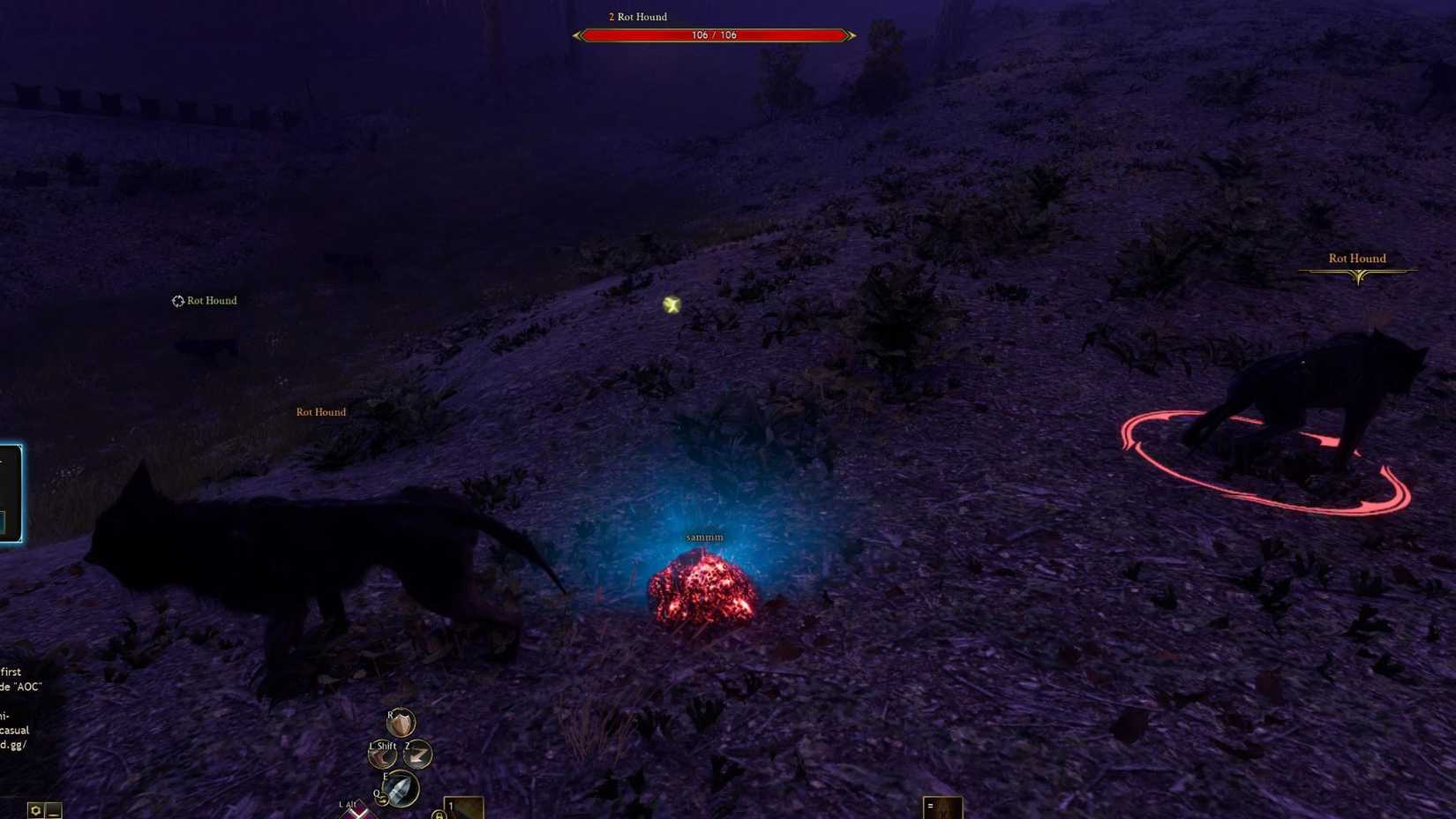The height and width of the screenshot is (819, 1456).
Task: Open the chat settings gear icon
Action: point(35,808)
